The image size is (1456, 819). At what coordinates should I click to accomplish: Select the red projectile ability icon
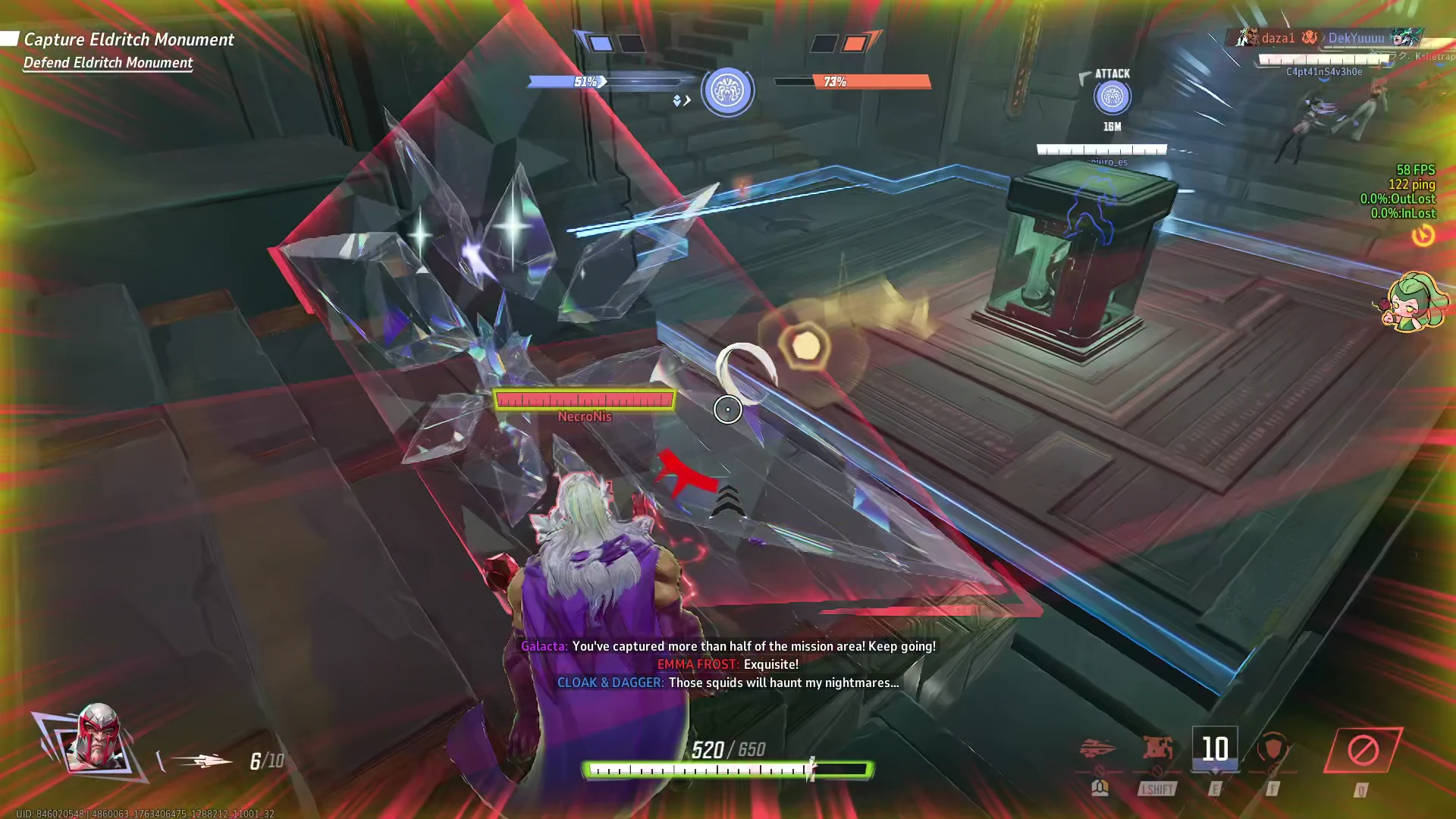[1097, 749]
